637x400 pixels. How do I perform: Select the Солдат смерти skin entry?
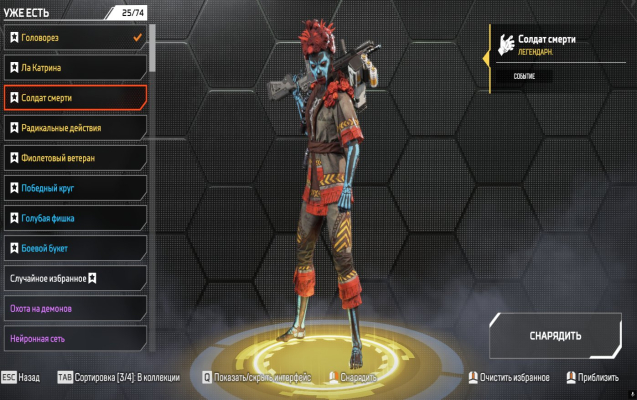coord(74,98)
